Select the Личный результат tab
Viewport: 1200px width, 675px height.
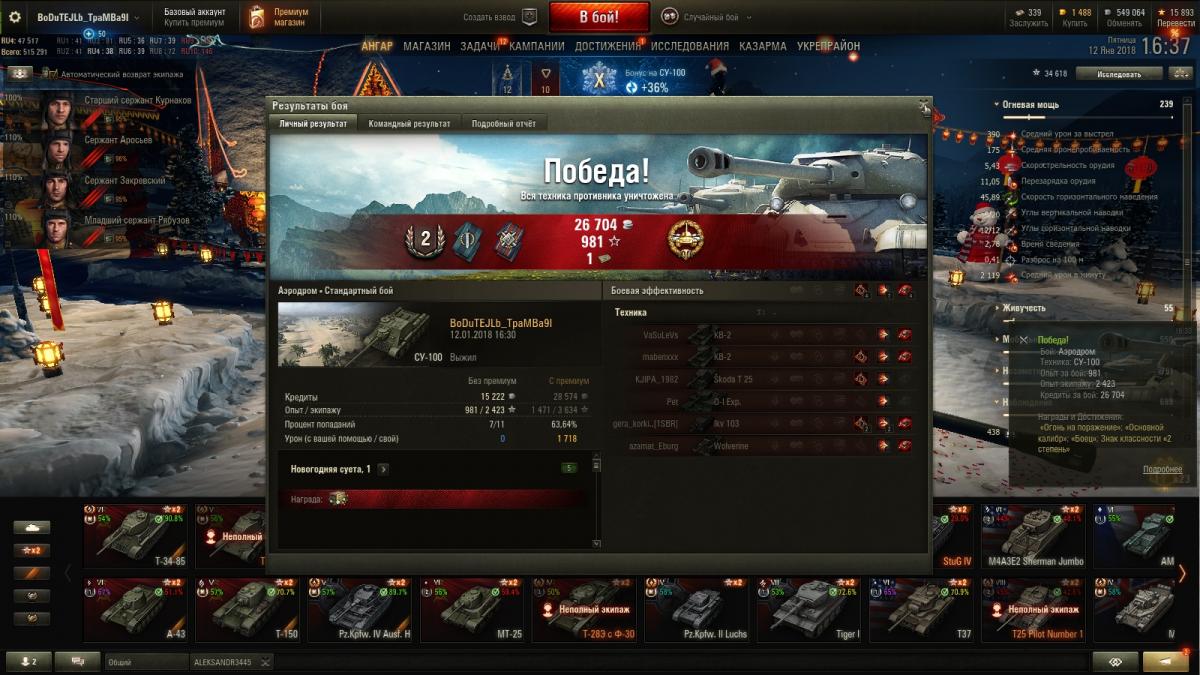(x=313, y=124)
